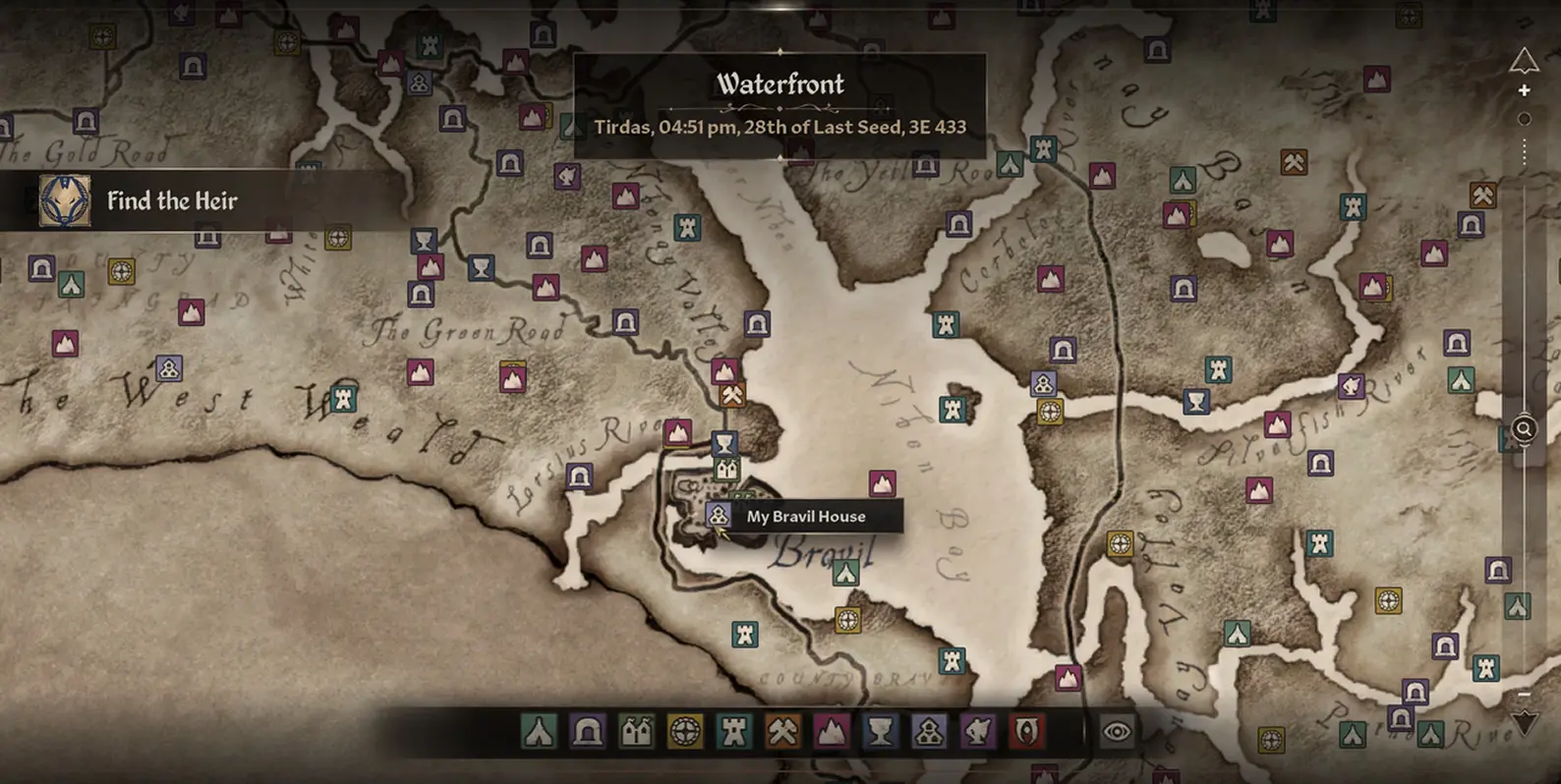The image size is (1561, 784).
Task: Click the magnifier handle on the zoom slider
Action: [x=1524, y=429]
